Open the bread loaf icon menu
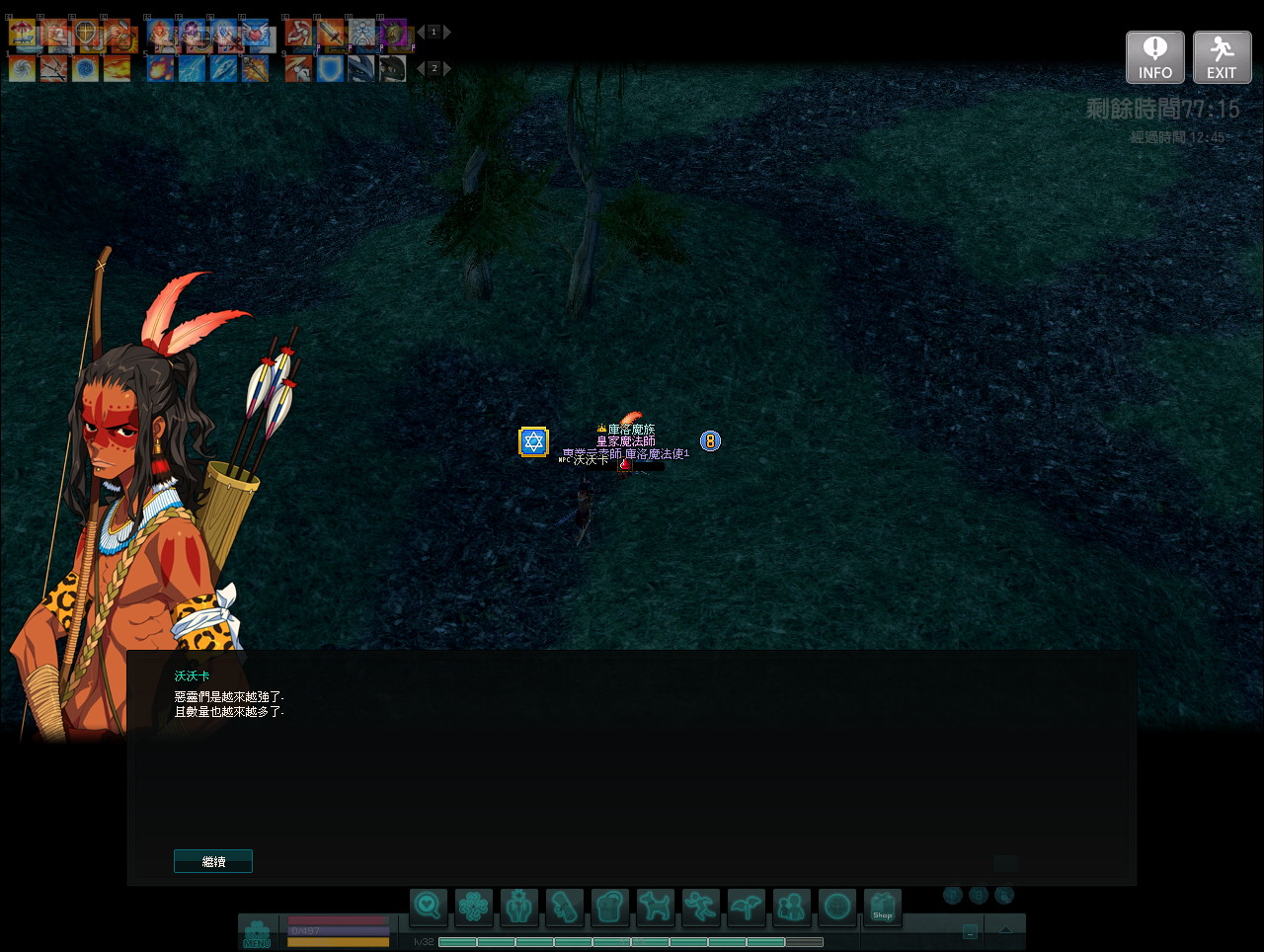1264x952 pixels. pos(609,906)
